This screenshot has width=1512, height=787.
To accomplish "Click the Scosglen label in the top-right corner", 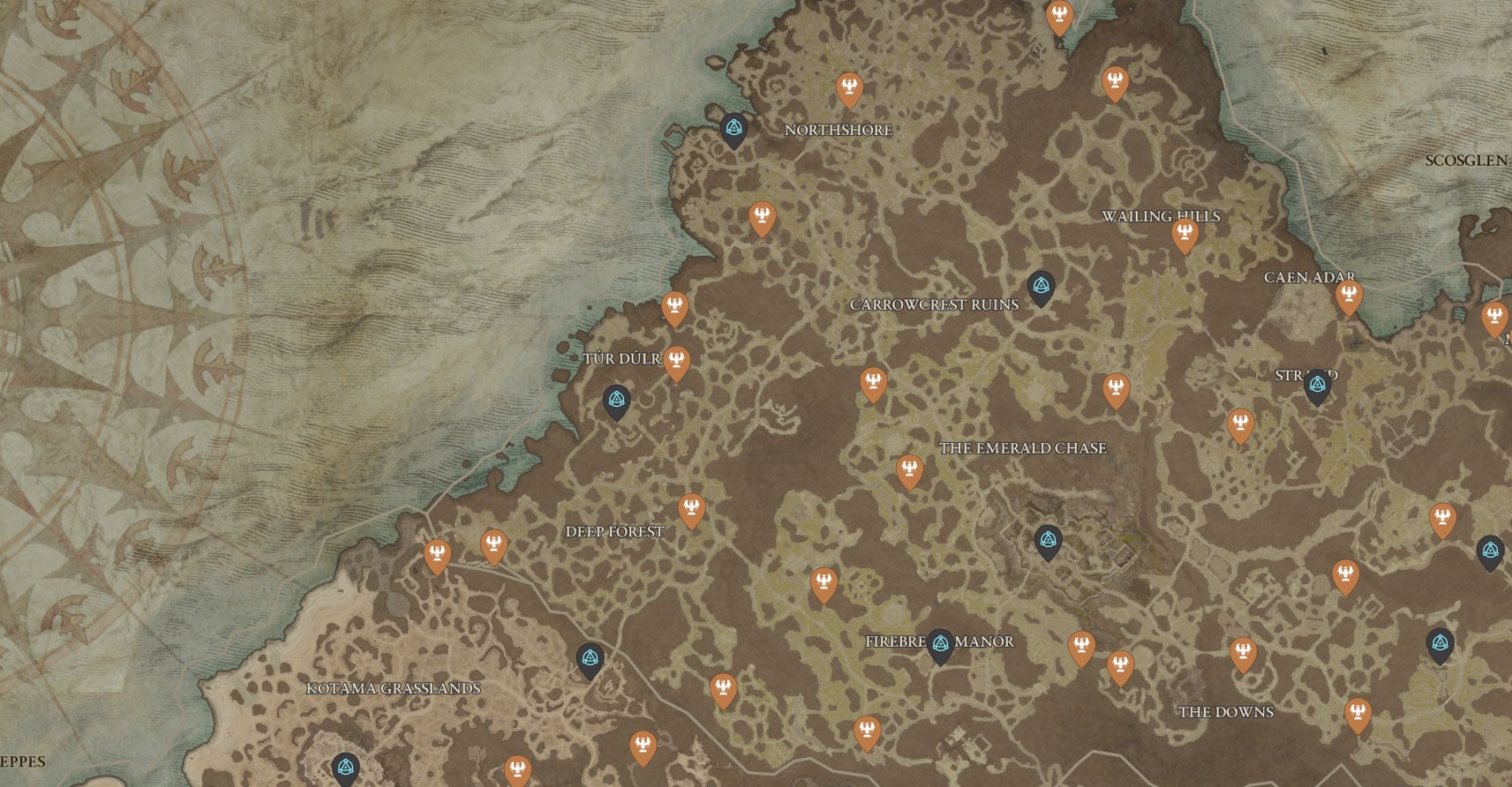I will click(1468, 161).
